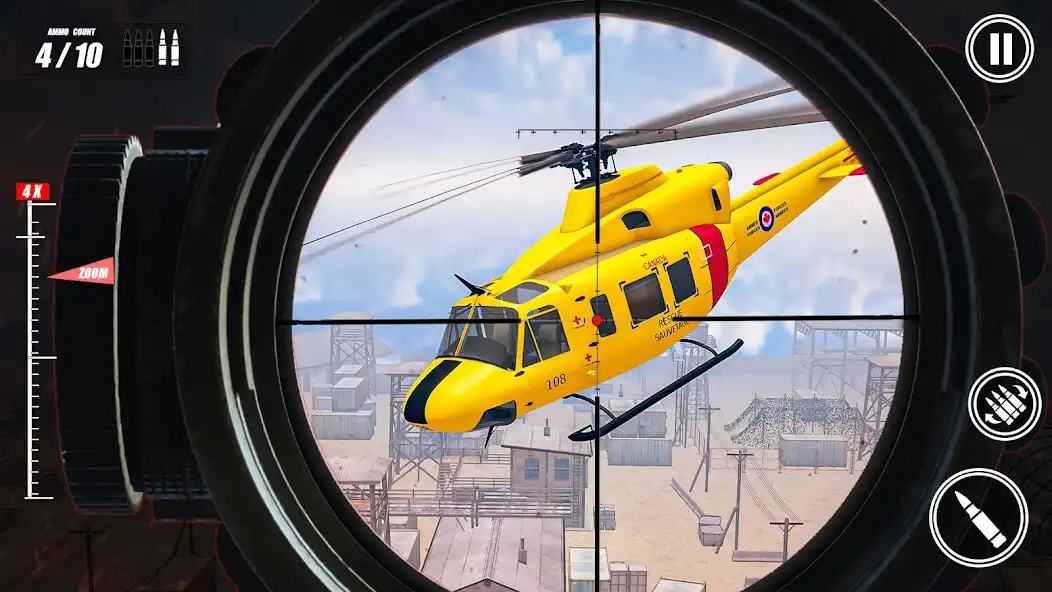This screenshot has width=1052, height=592.
Task: Pause the game with the pause button
Action: pos(999,49)
